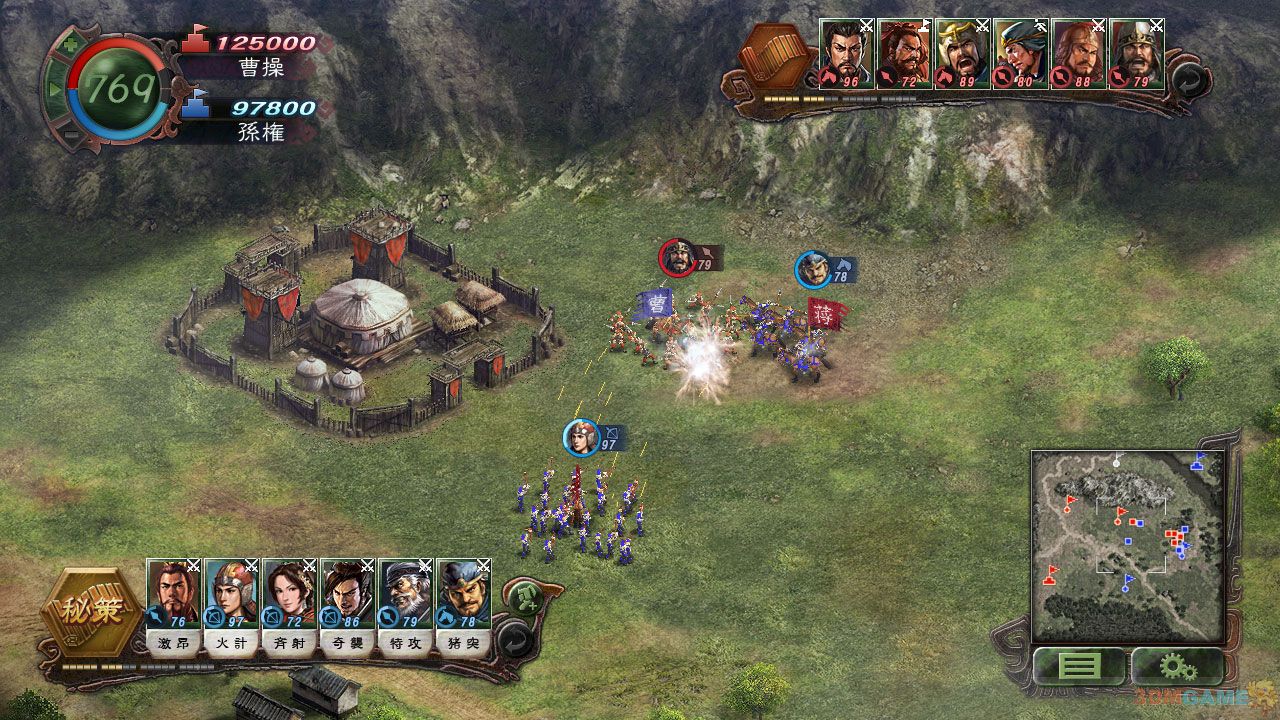Select the enemy officer portrait rated 96
The image size is (1280, 720).
point(847,54)
